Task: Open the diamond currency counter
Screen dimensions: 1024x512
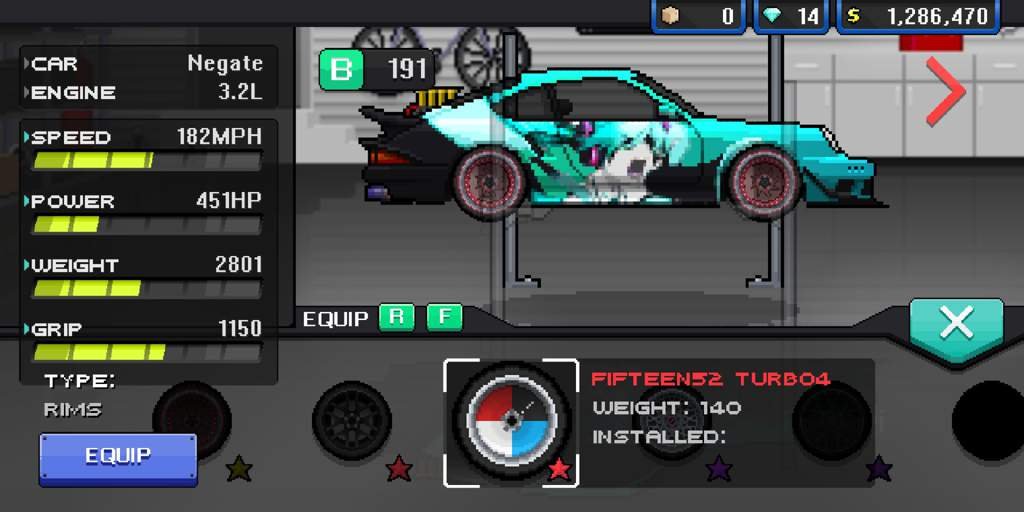Action: pyautogui.click(x=794, y=16)
